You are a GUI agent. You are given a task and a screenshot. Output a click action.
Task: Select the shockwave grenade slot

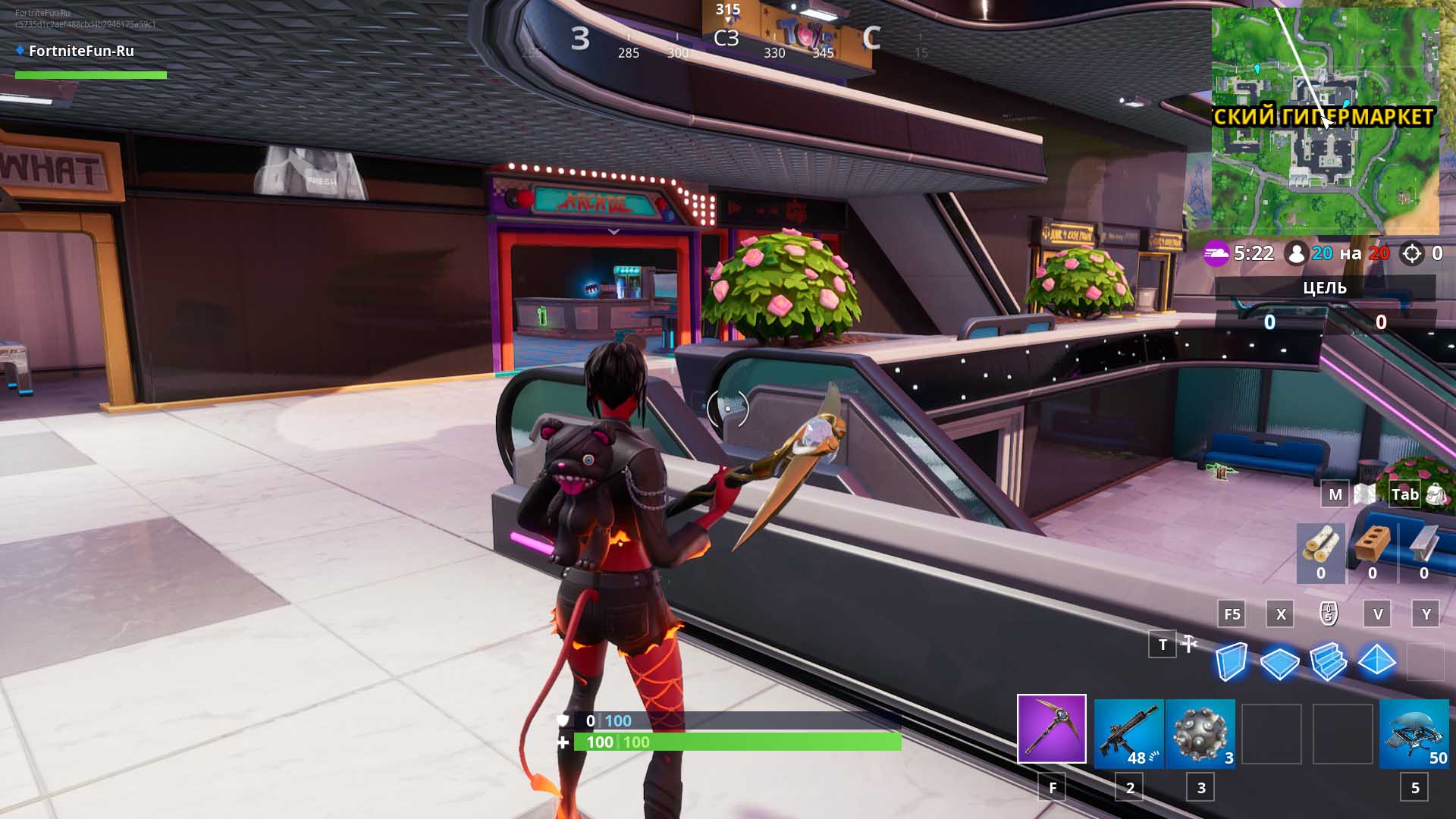(1200, 733)
